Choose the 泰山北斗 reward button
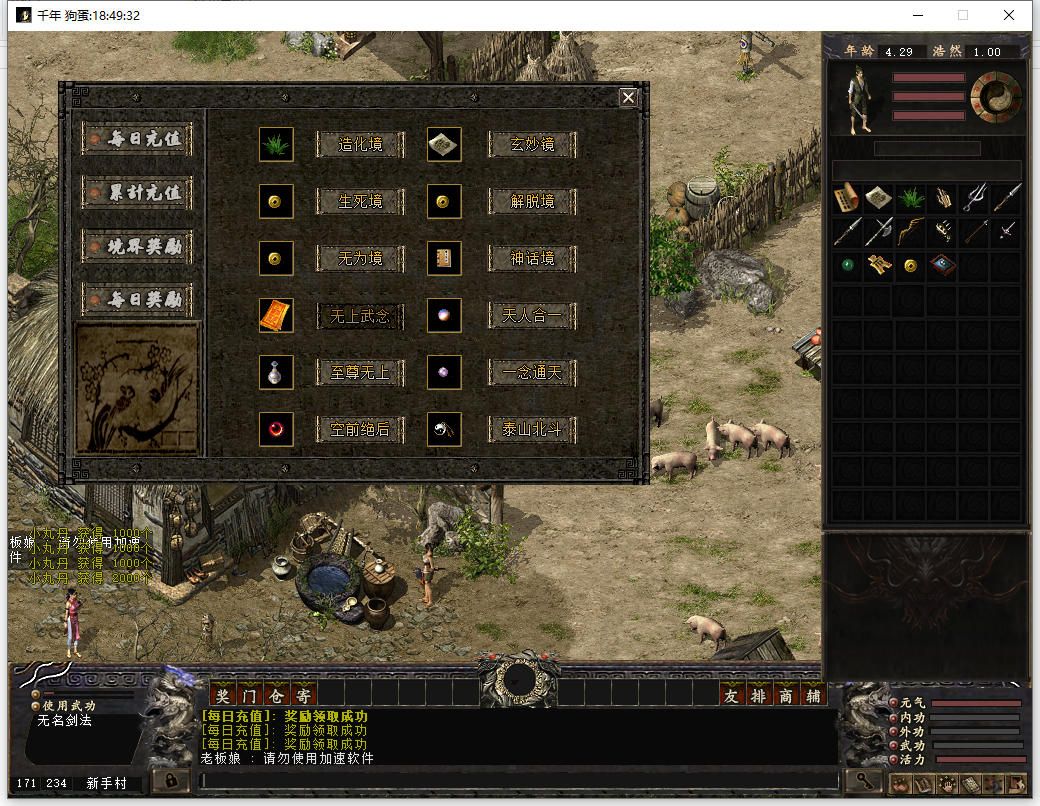The height and width of the screenshot is (806, 1040). 532,430
